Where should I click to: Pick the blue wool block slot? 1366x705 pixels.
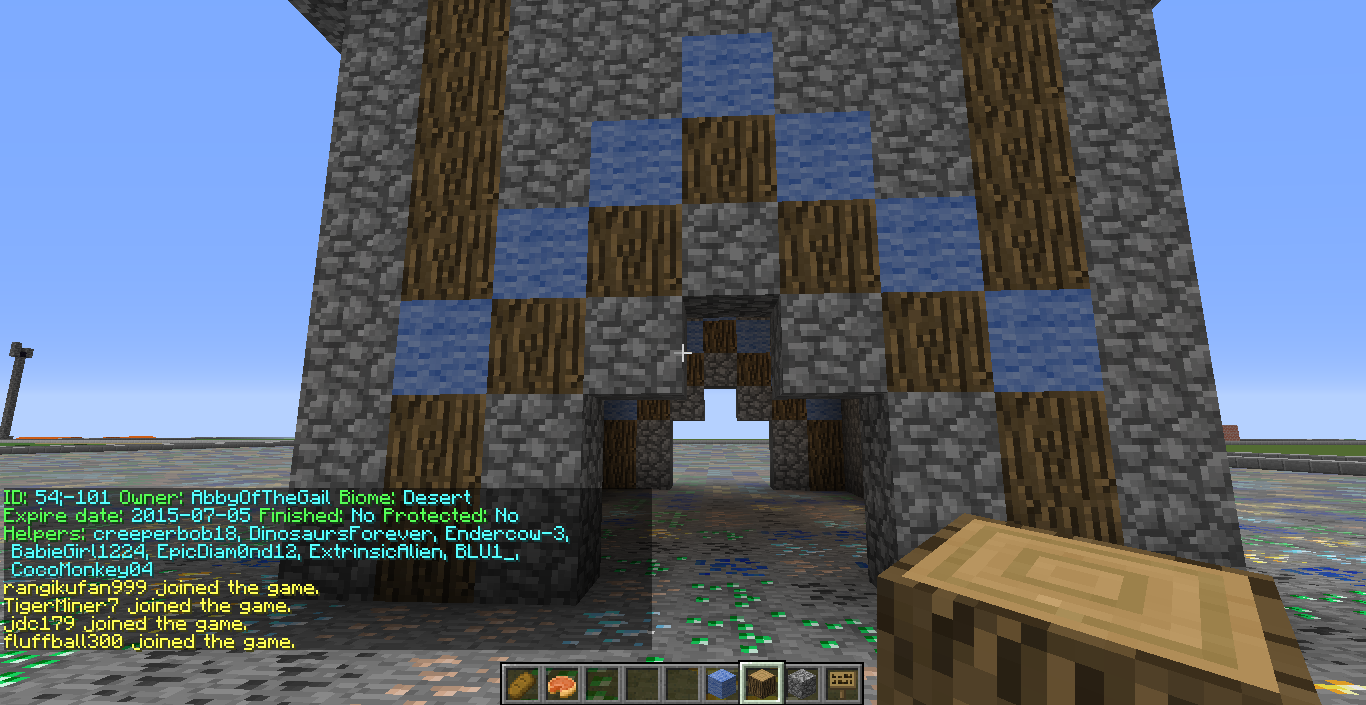click(x=721, y=683)
